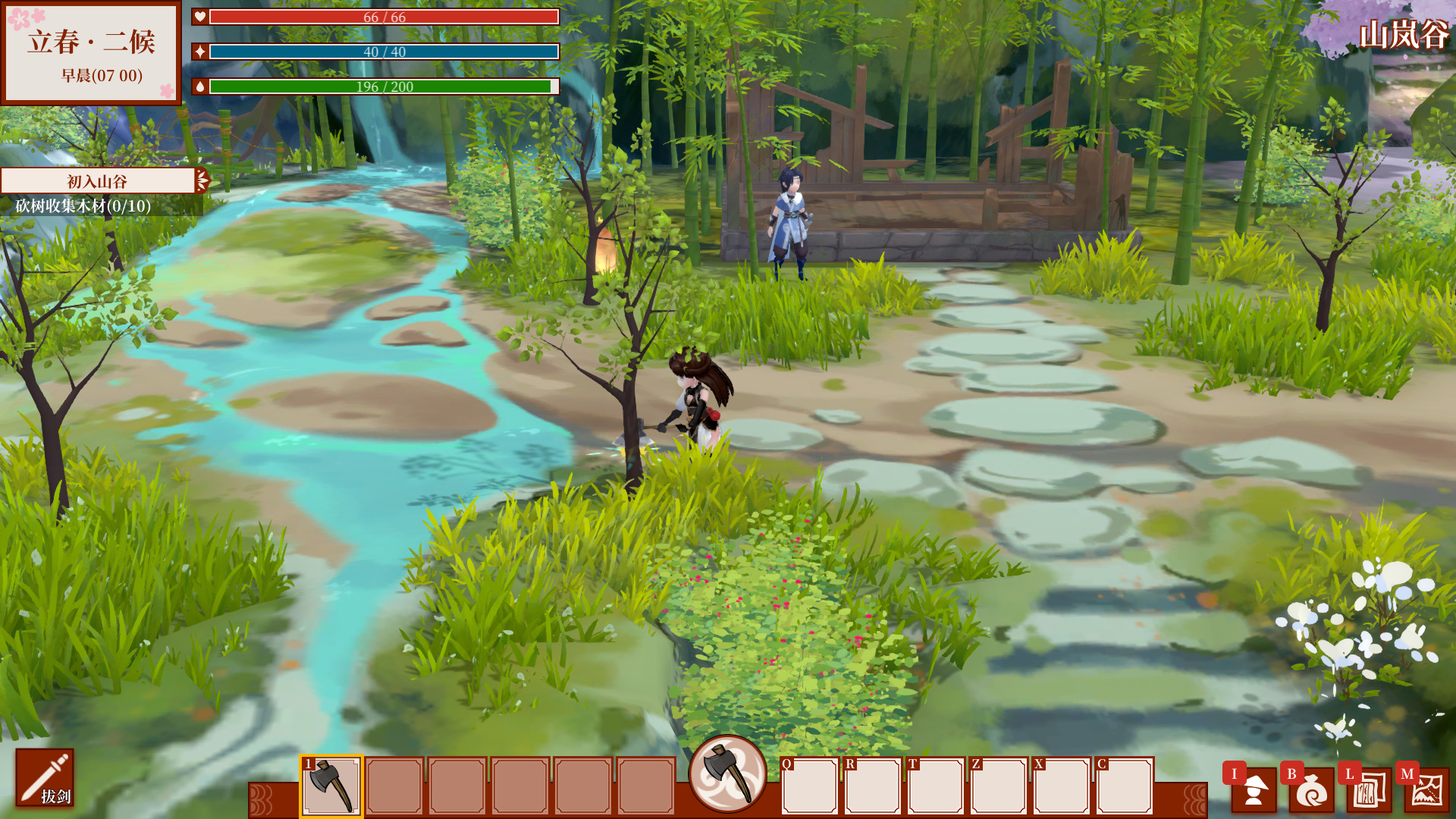Select the T quick slot
The image size is (1456, 819).
[x=936, y=786]
